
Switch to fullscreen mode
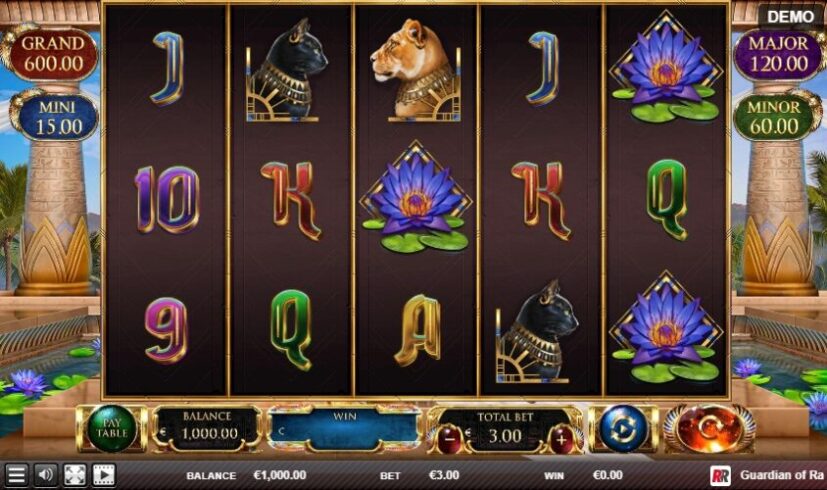[x=74, y=475]
